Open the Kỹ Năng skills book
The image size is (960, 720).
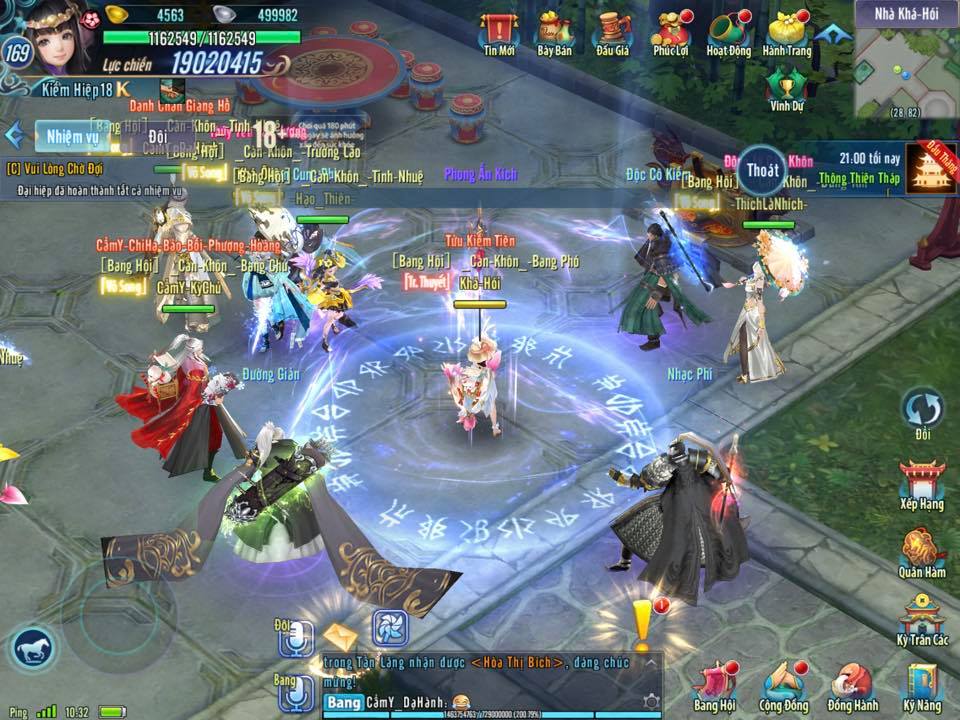[x=921, y=685]
